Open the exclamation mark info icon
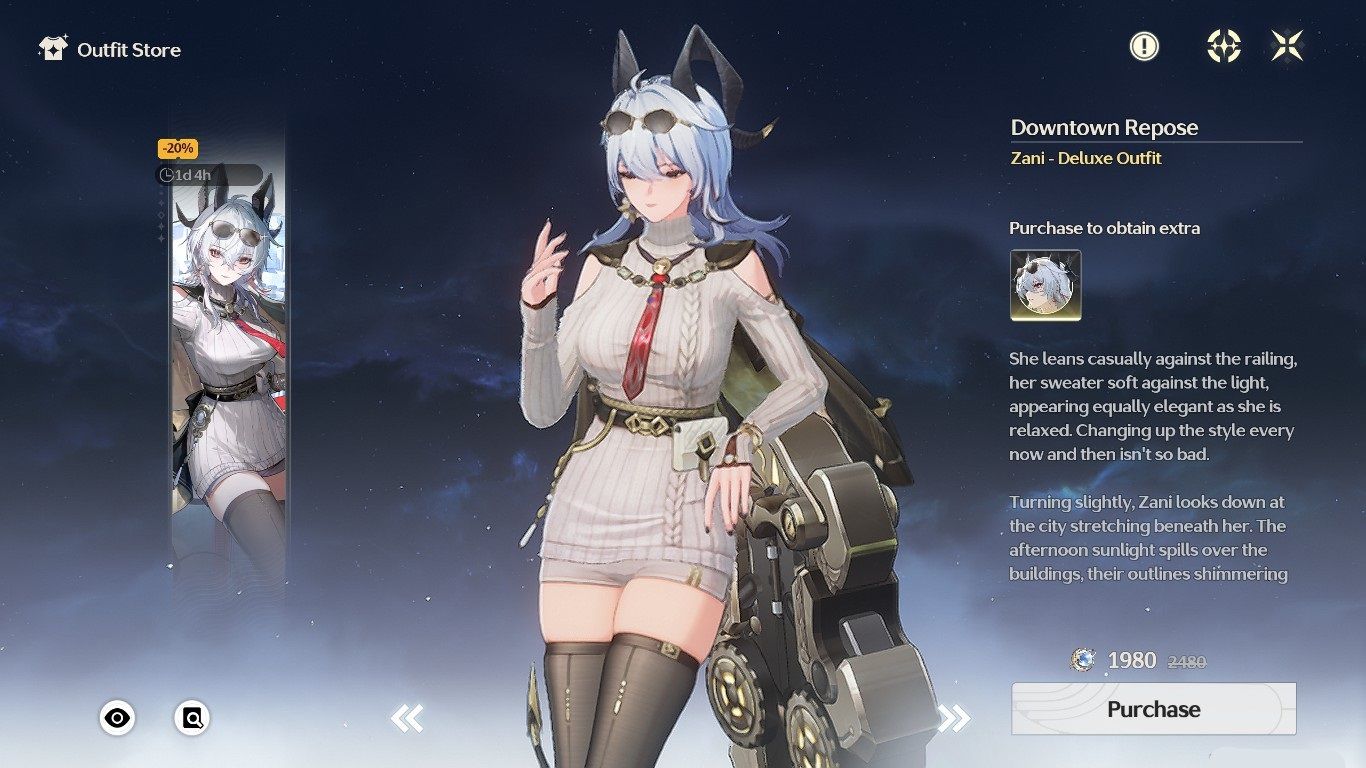This screenshot has height=768, width=1366. [1144, 46]
